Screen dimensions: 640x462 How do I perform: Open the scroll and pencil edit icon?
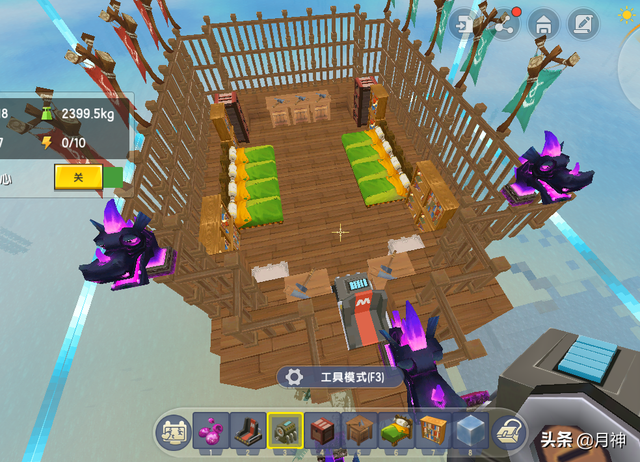[x=583, y=24]
